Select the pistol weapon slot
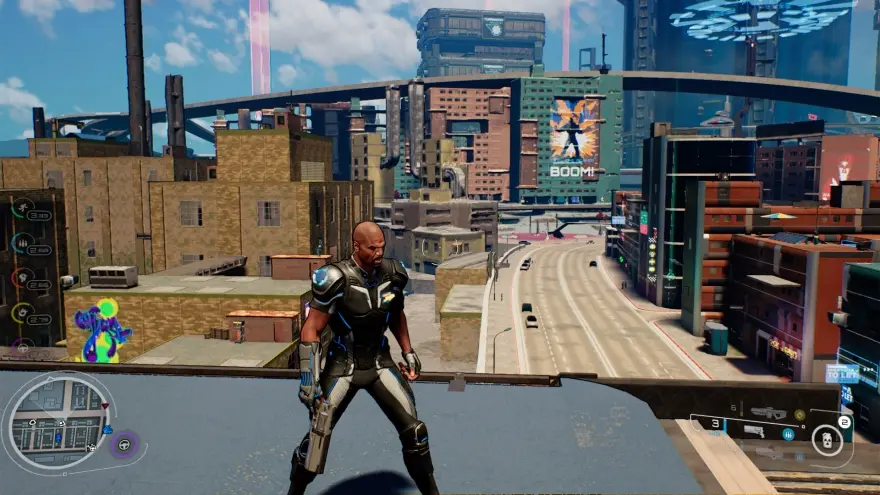Screen dimensions: 880x495 point(753,432)
